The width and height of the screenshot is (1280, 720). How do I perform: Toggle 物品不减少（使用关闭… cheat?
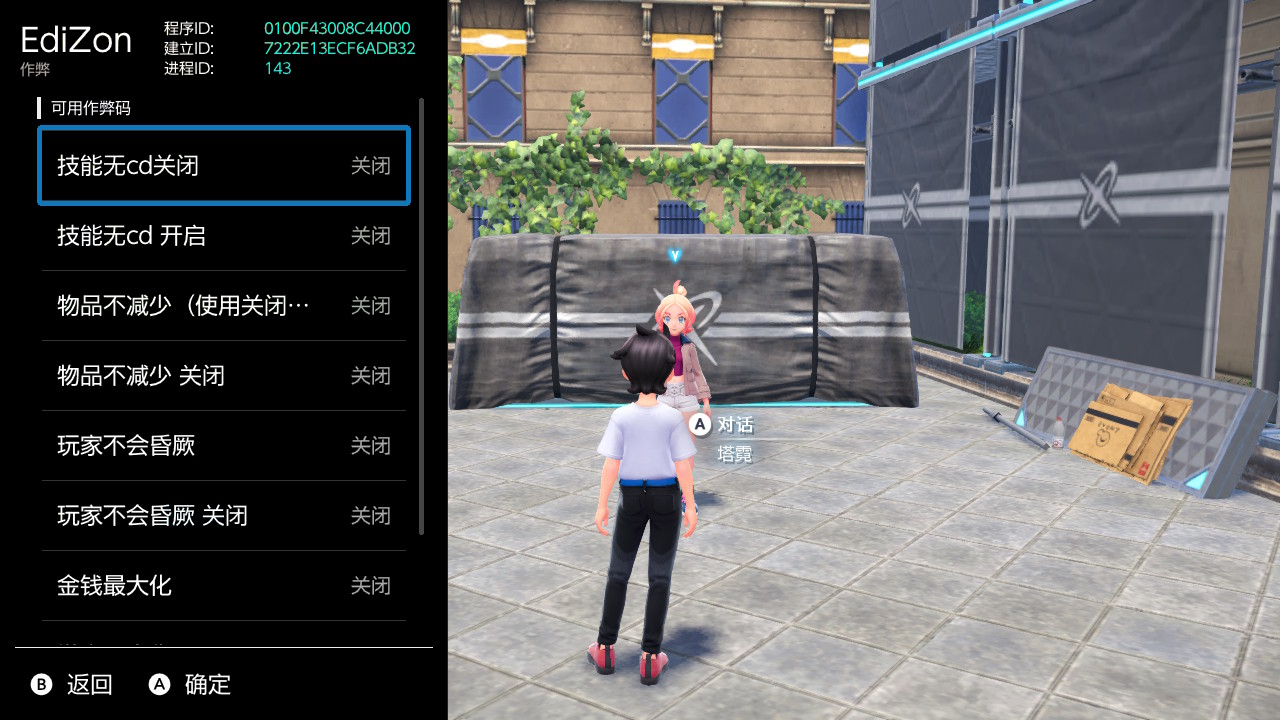pyautogui.click(x=223, y=306)
